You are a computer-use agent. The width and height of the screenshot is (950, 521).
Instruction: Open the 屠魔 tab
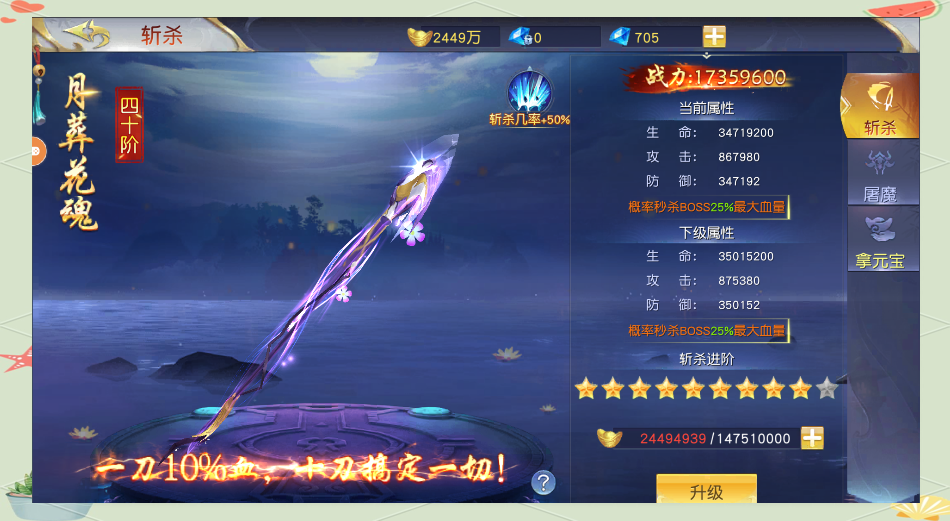879,174
